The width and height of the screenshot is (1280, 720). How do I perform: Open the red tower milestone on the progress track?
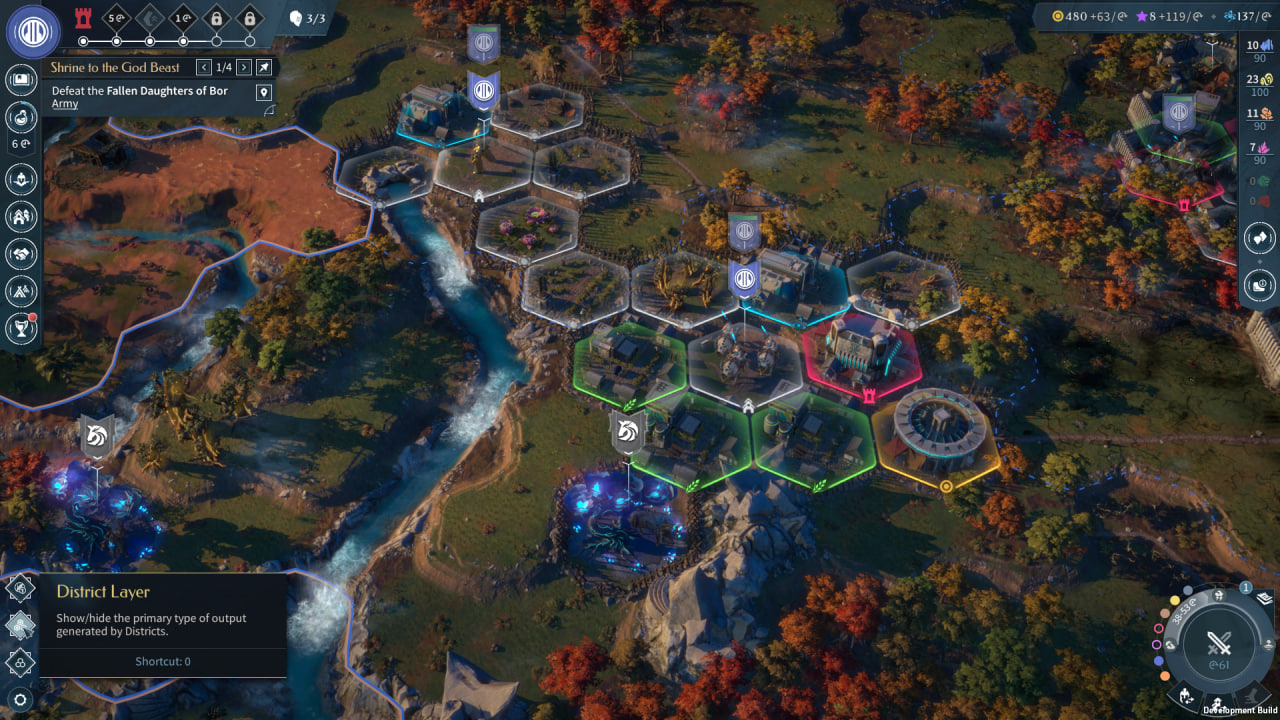point(84,18)
